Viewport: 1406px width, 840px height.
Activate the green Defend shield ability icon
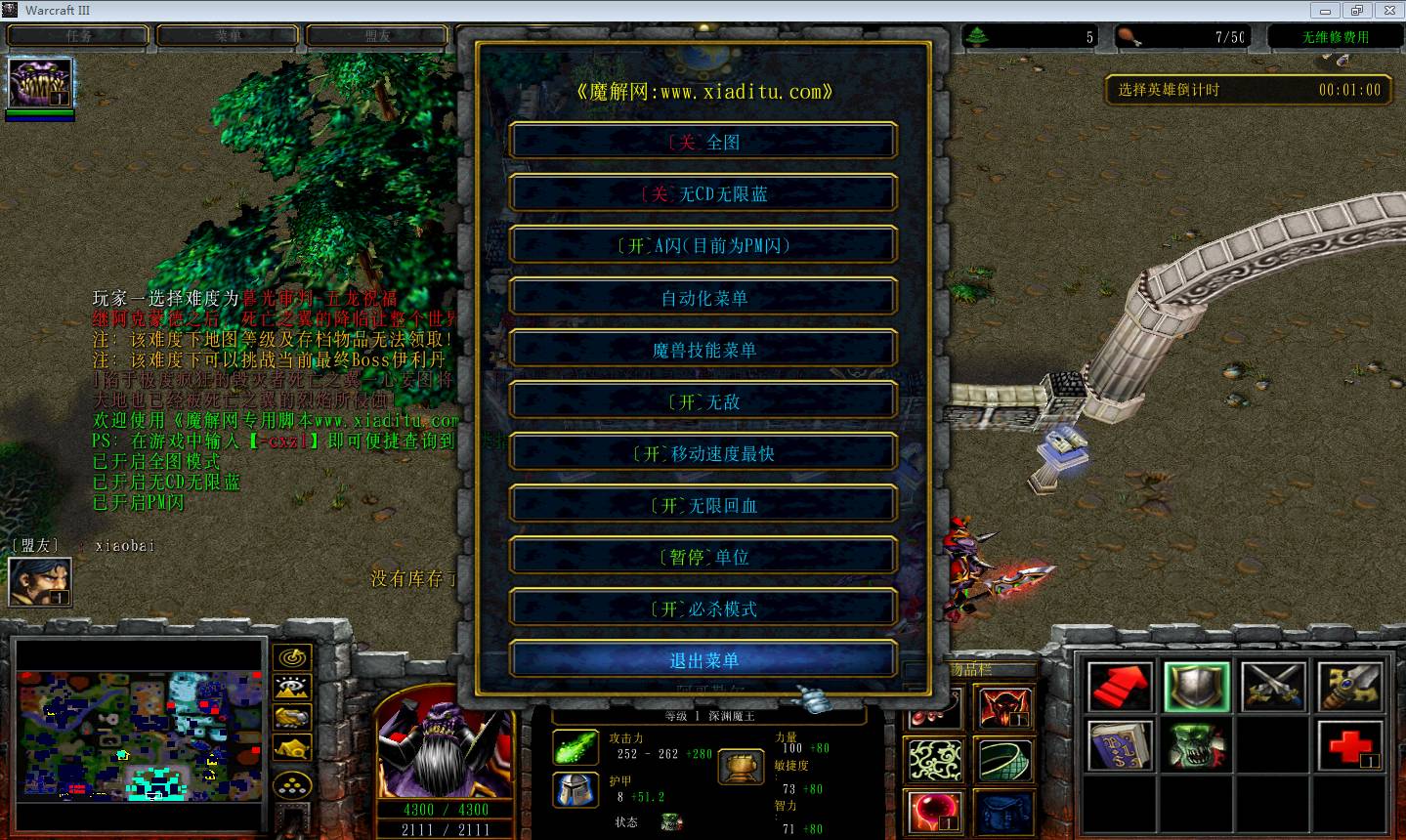coord(1196,687)
